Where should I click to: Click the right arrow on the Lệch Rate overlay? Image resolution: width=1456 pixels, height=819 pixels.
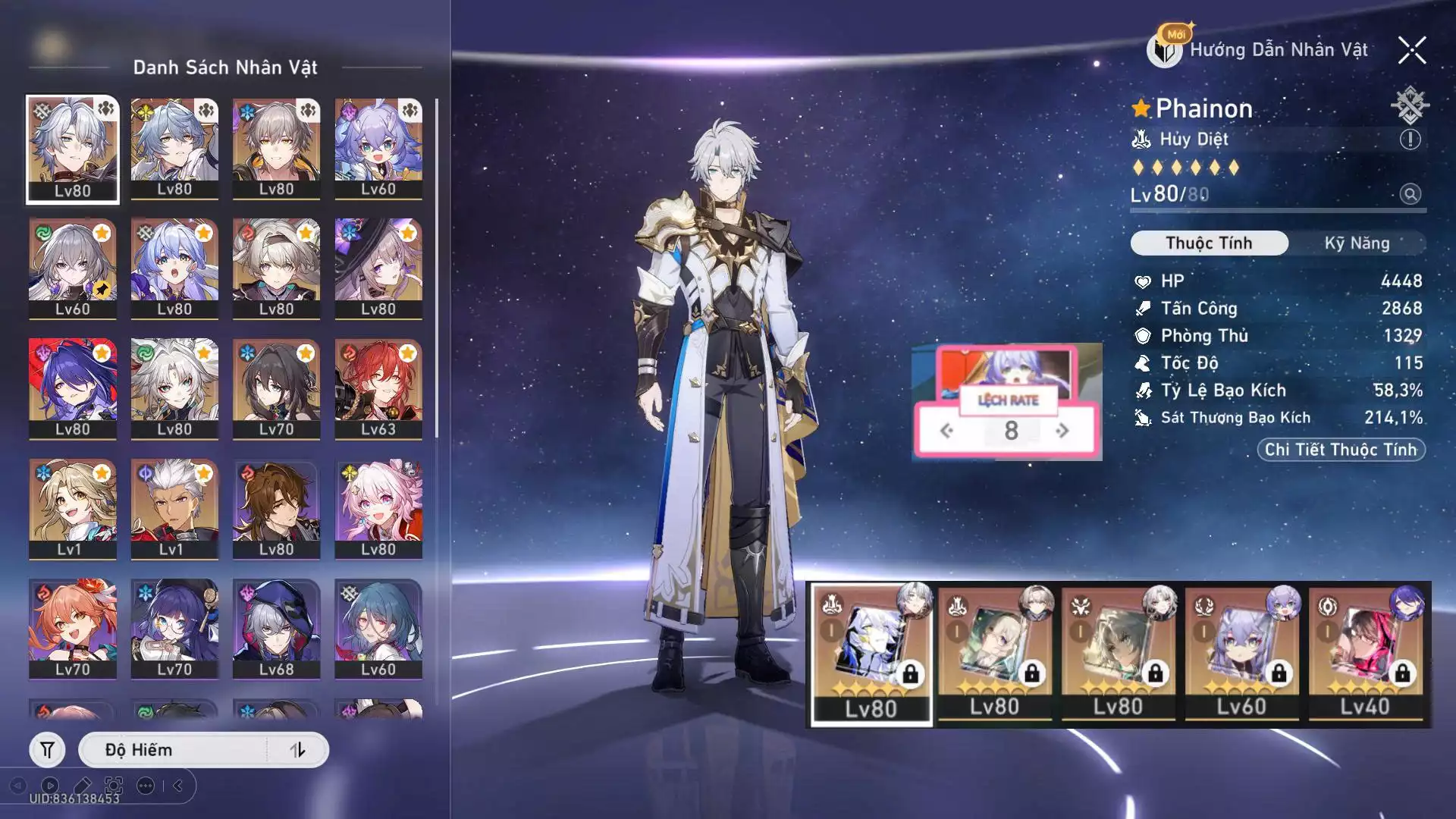(x=1062, y=431)
